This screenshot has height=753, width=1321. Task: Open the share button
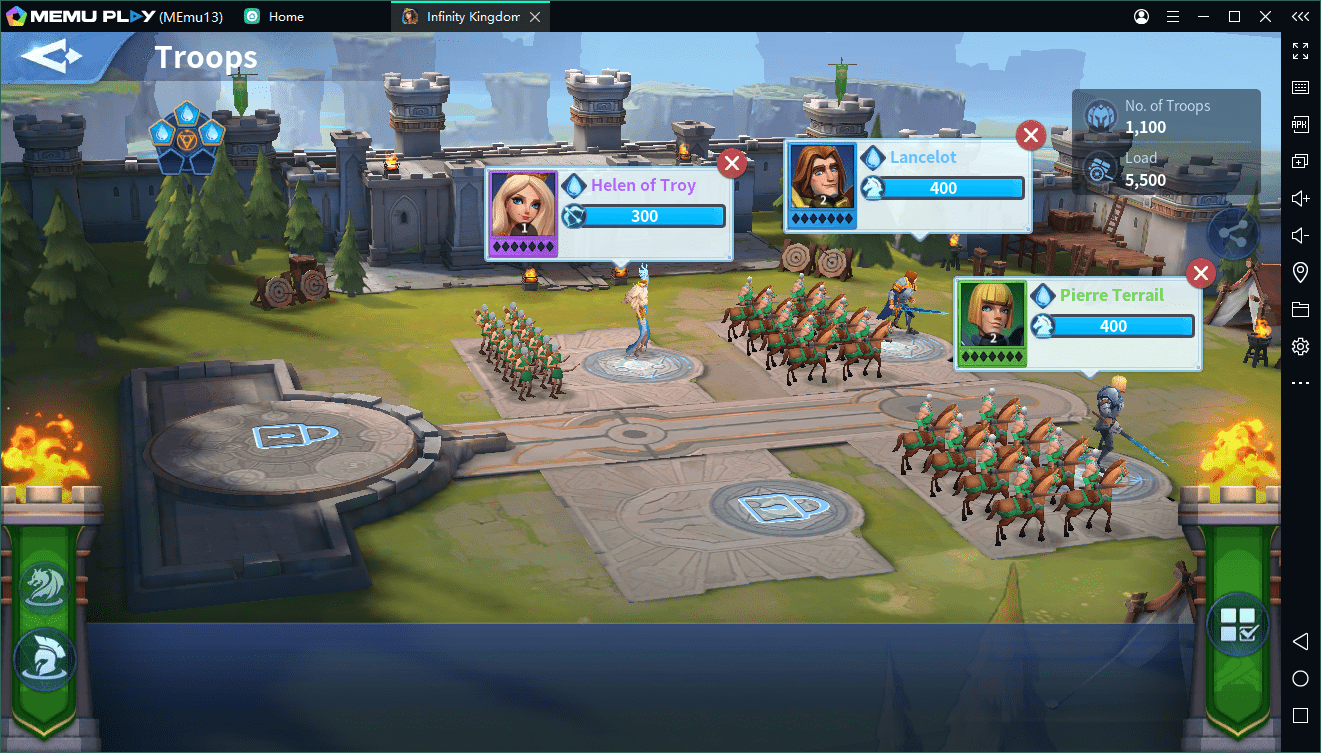tap(1234, 236)
